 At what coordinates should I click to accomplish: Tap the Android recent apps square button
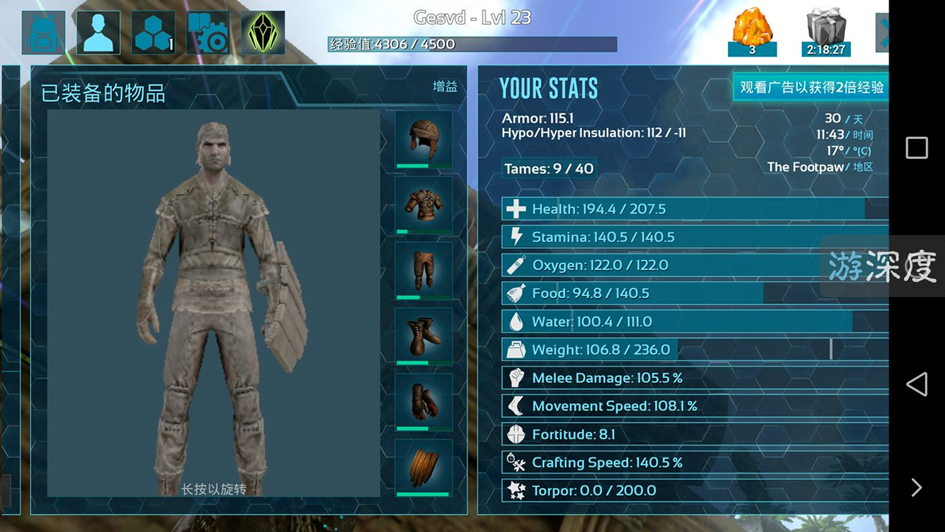coord(916,148)
